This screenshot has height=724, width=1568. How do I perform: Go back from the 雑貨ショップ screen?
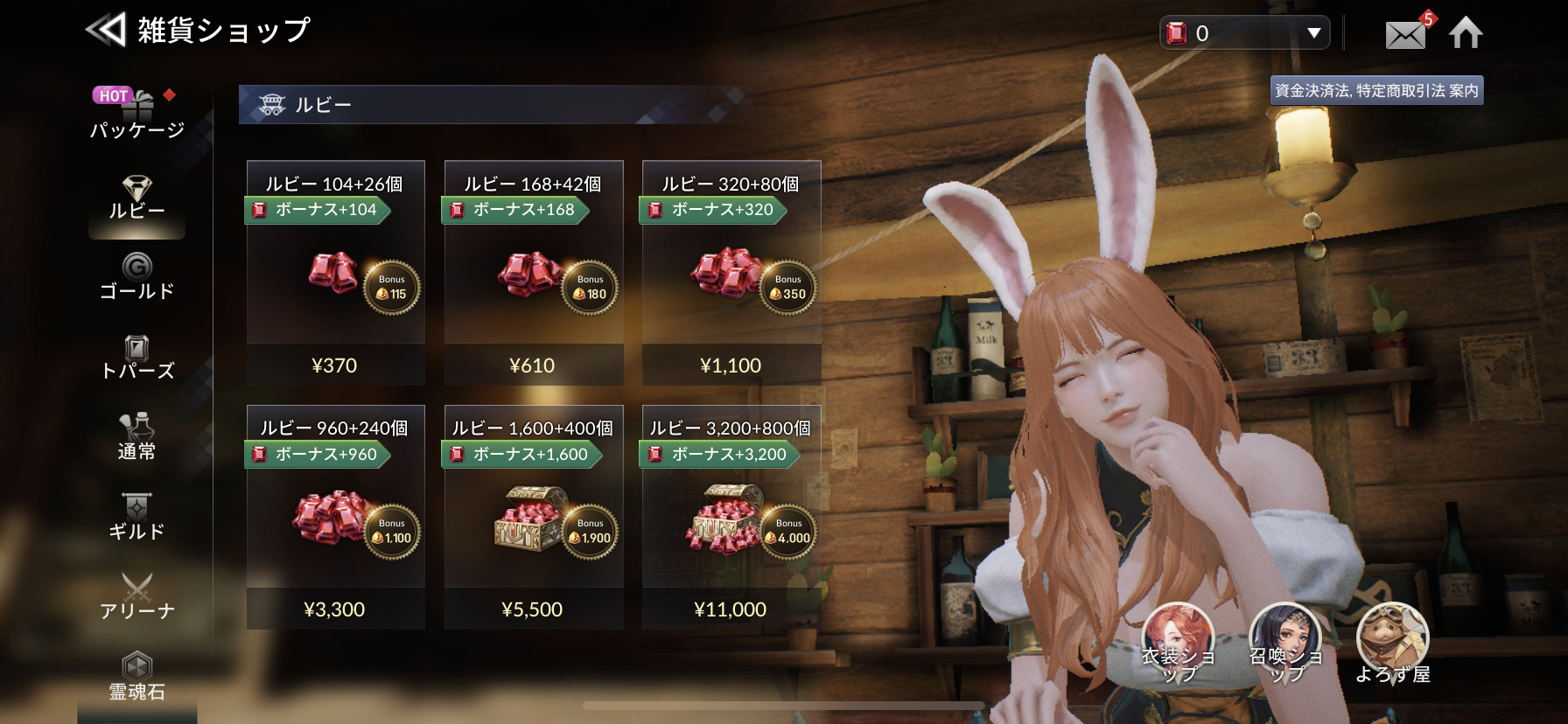pyautogui.click(x=106, y=31)
